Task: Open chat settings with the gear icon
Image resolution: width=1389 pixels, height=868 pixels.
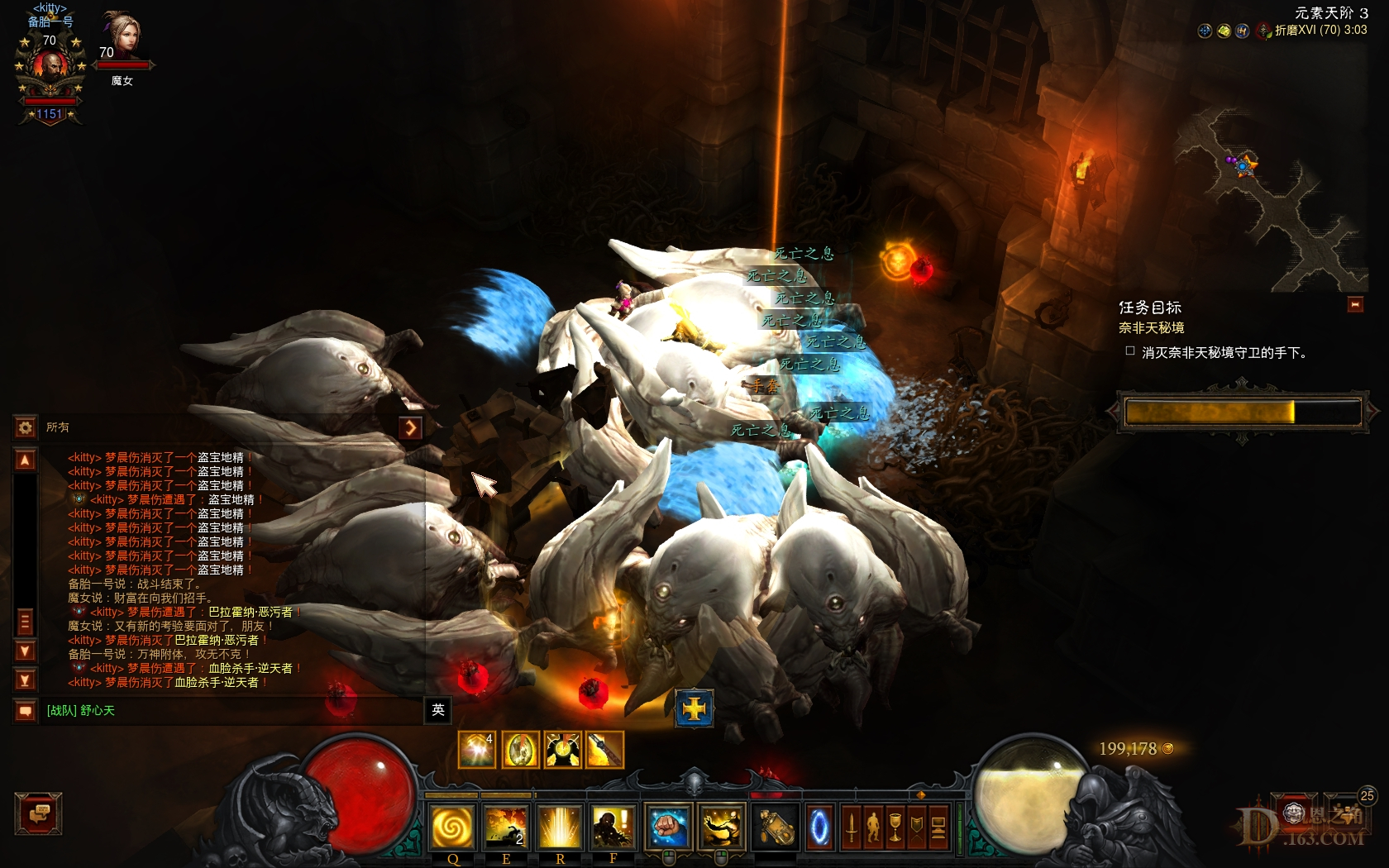Action: (25, 428)
